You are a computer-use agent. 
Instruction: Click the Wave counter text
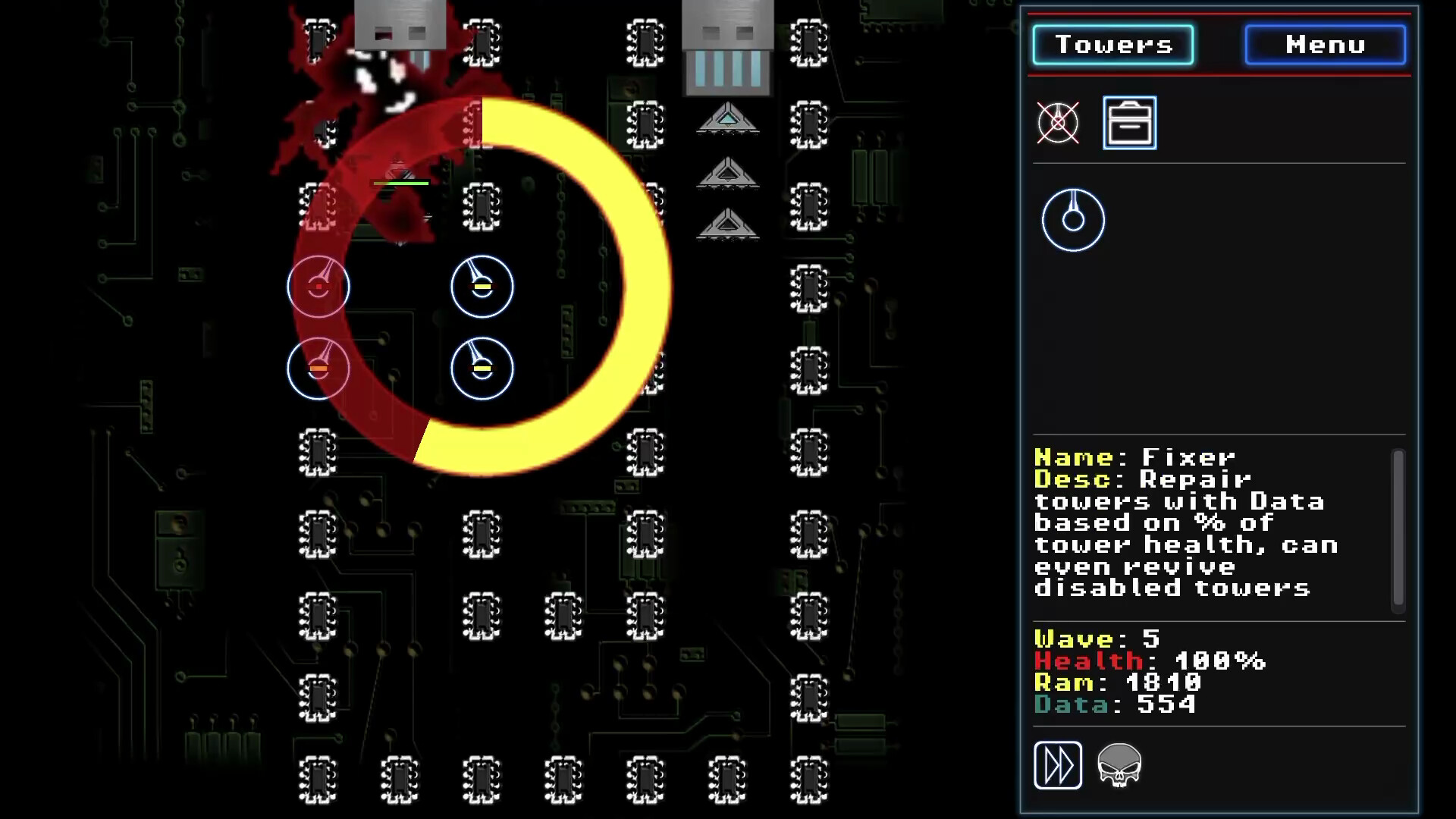click(1092, 639)
